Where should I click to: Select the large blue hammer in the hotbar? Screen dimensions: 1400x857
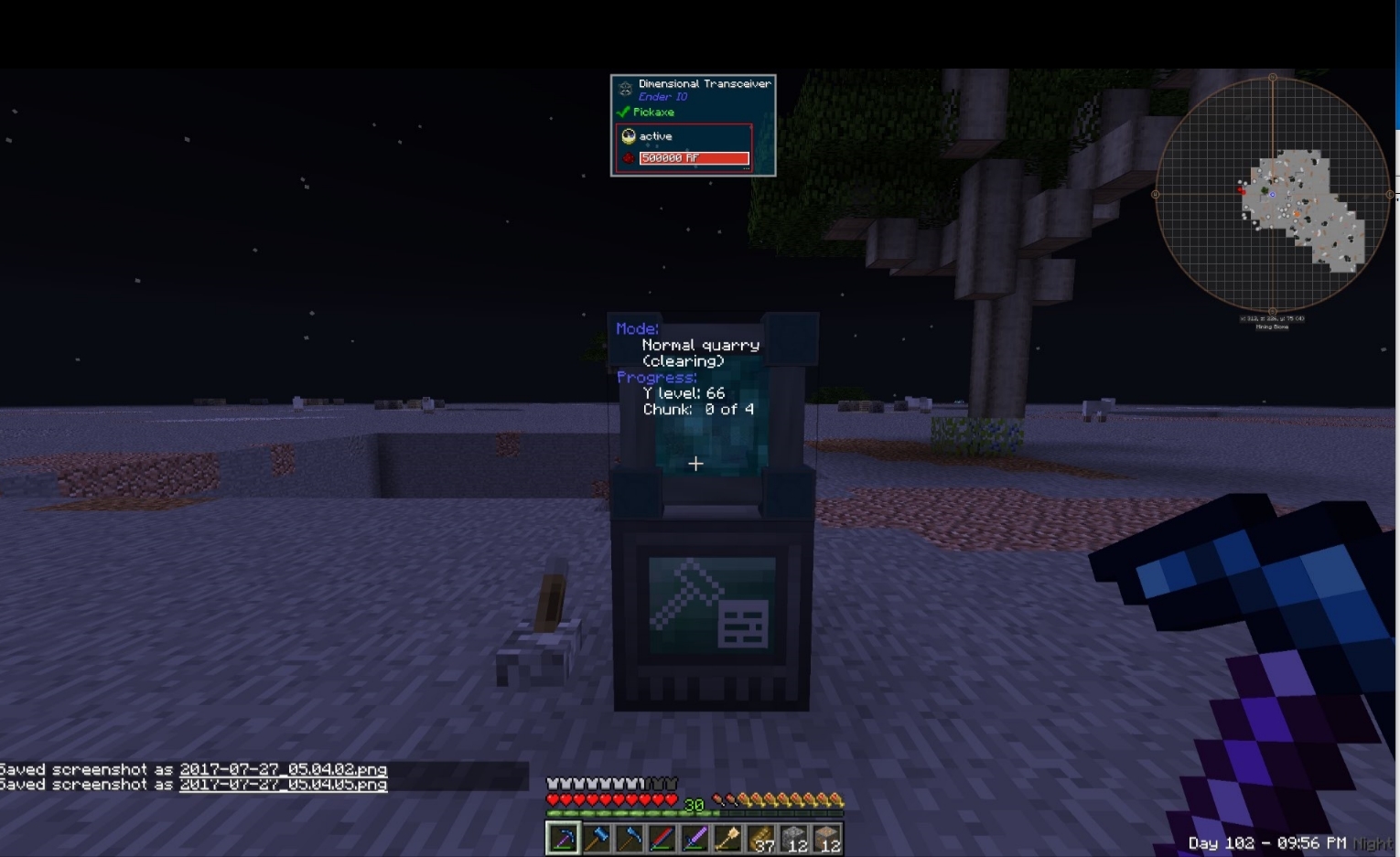[x=595, y=837]
